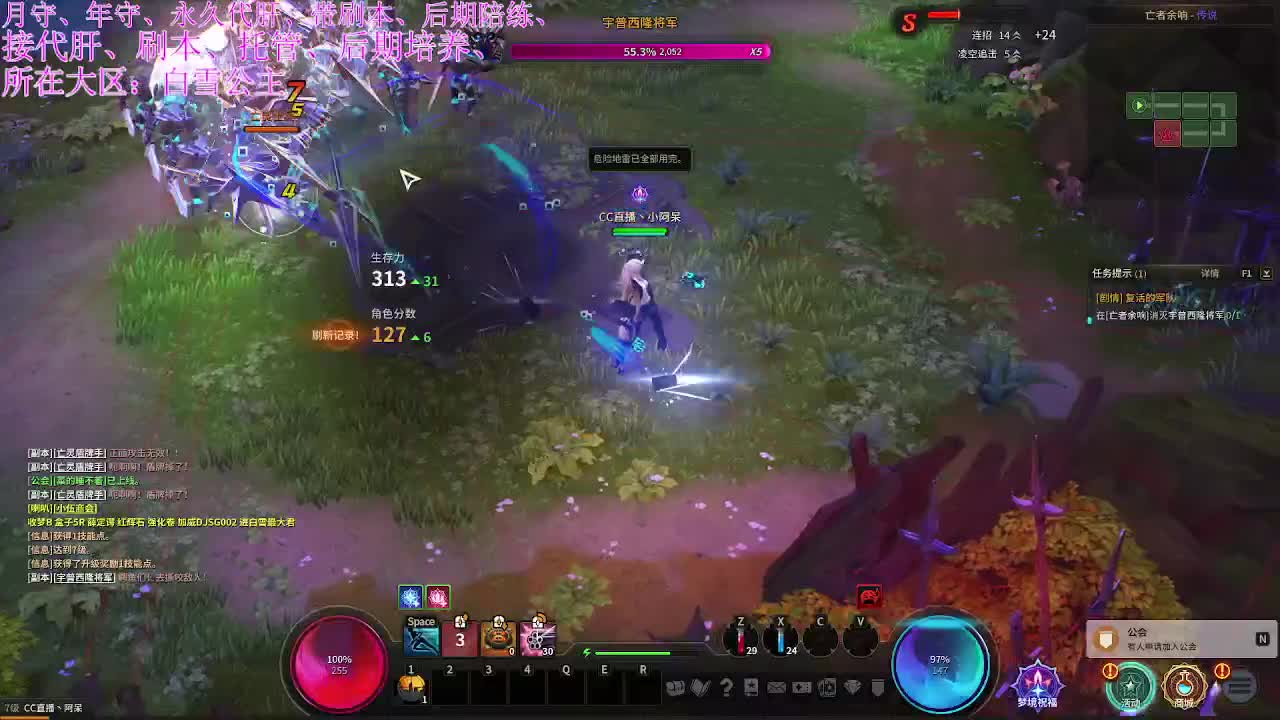Click the question mark help icon

point(727,687)
